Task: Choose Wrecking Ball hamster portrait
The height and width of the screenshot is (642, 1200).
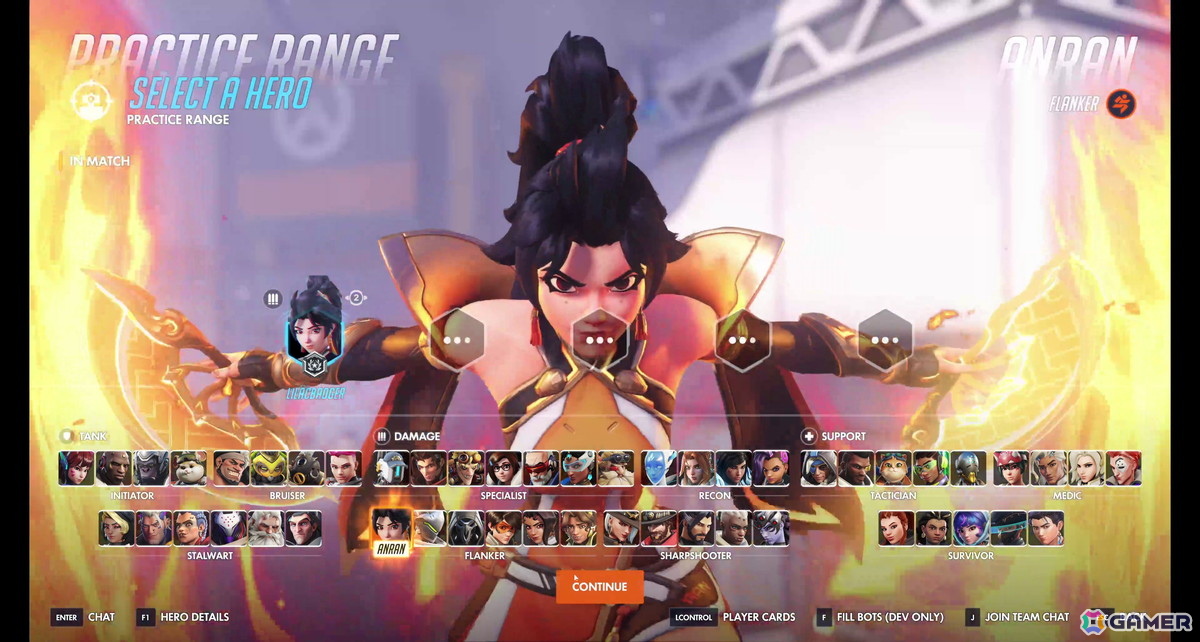Action: coord(188,468)
